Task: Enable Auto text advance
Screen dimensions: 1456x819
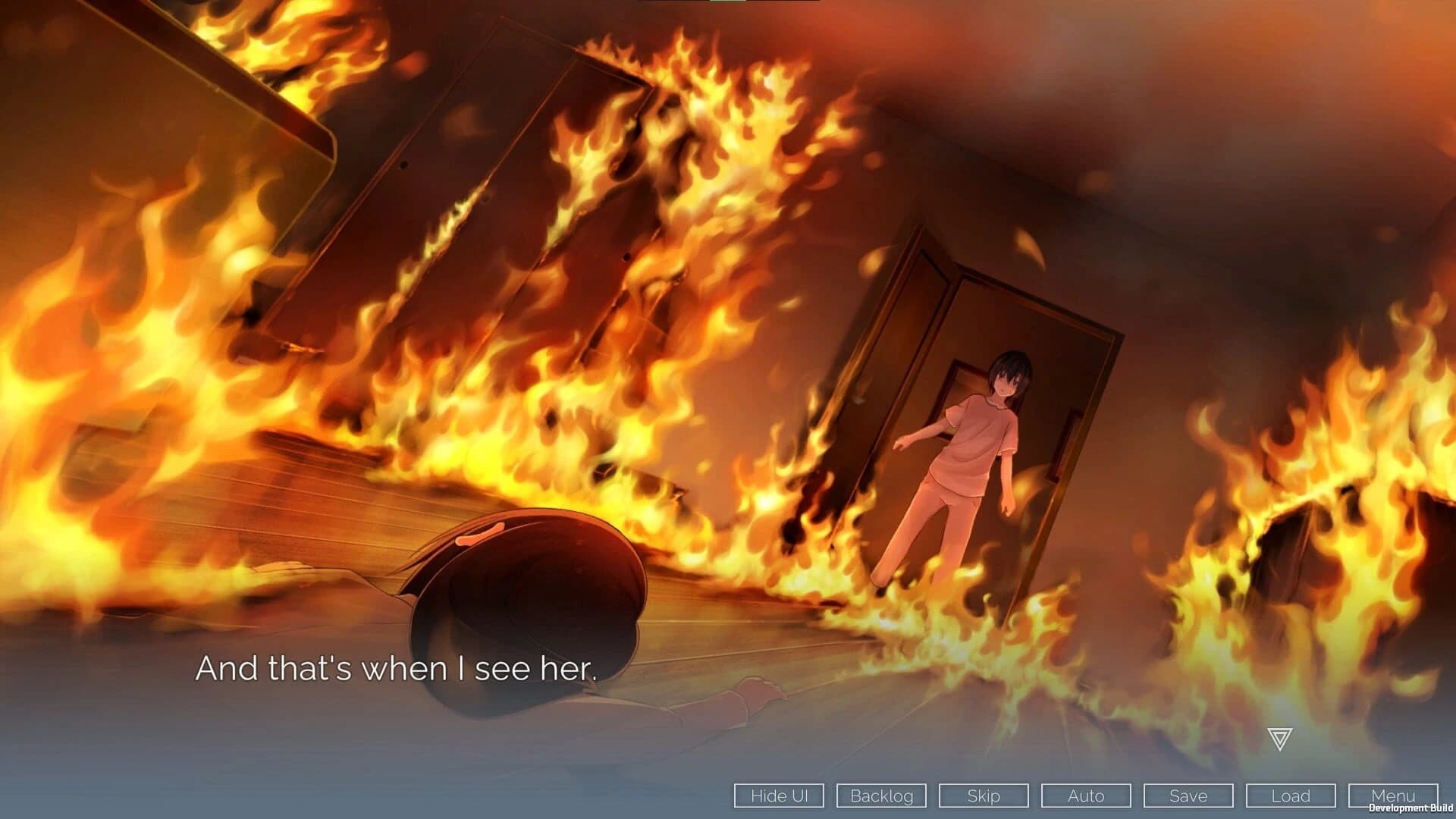Action: click(1086, 796)
